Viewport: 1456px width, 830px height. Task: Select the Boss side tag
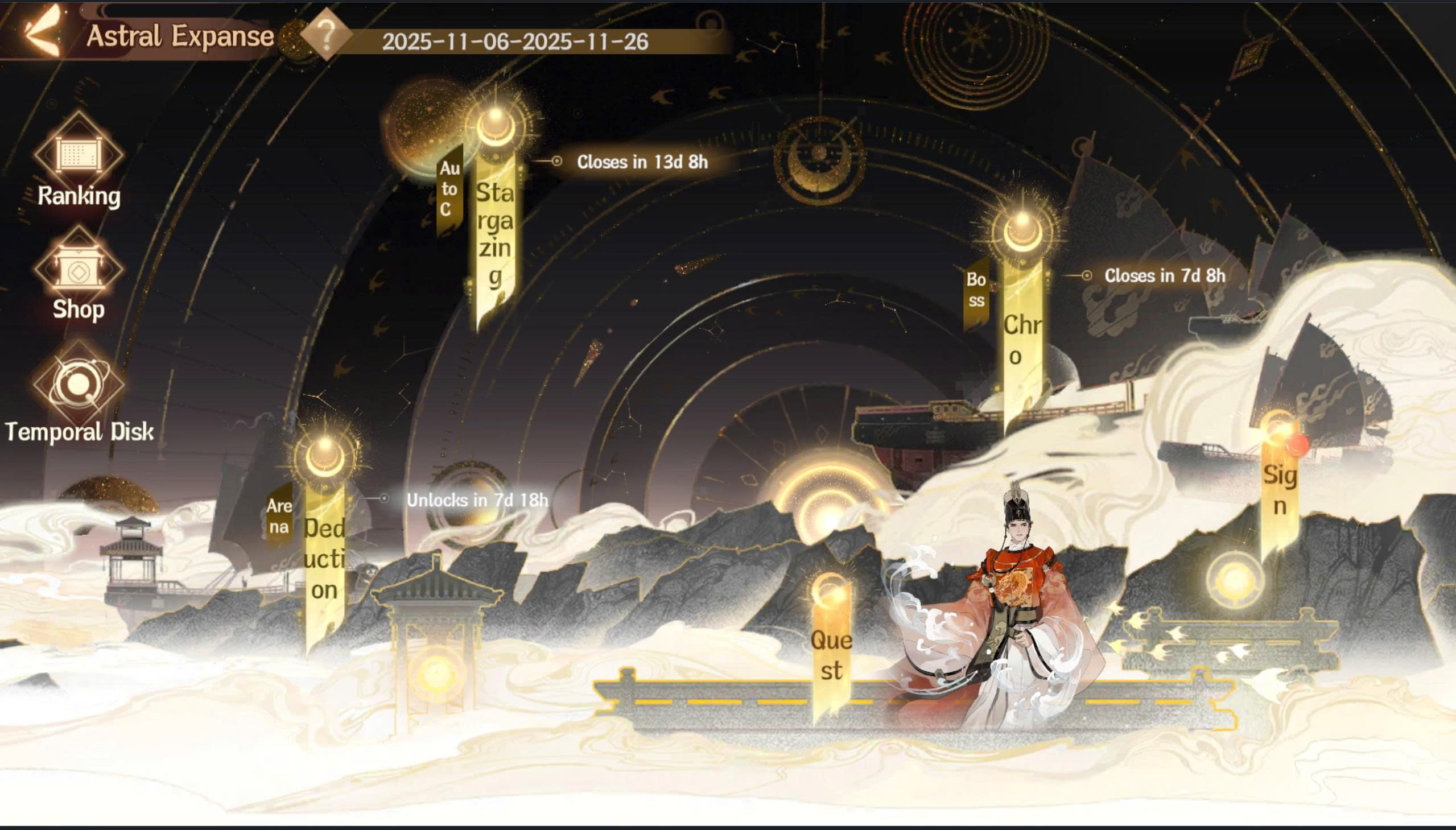tap(976, 291)
